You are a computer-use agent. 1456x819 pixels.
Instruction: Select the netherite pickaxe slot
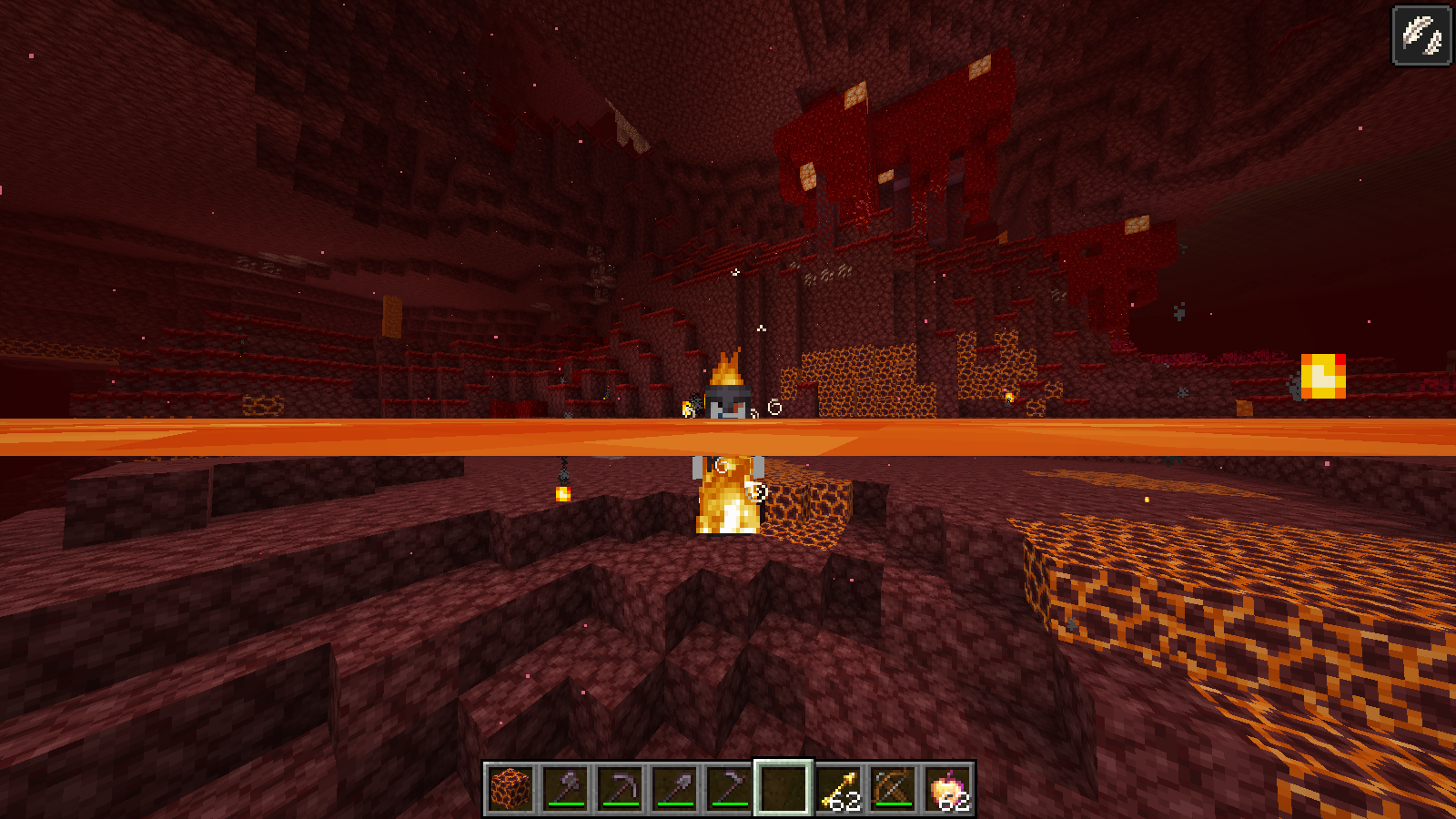tap(620, 788)
